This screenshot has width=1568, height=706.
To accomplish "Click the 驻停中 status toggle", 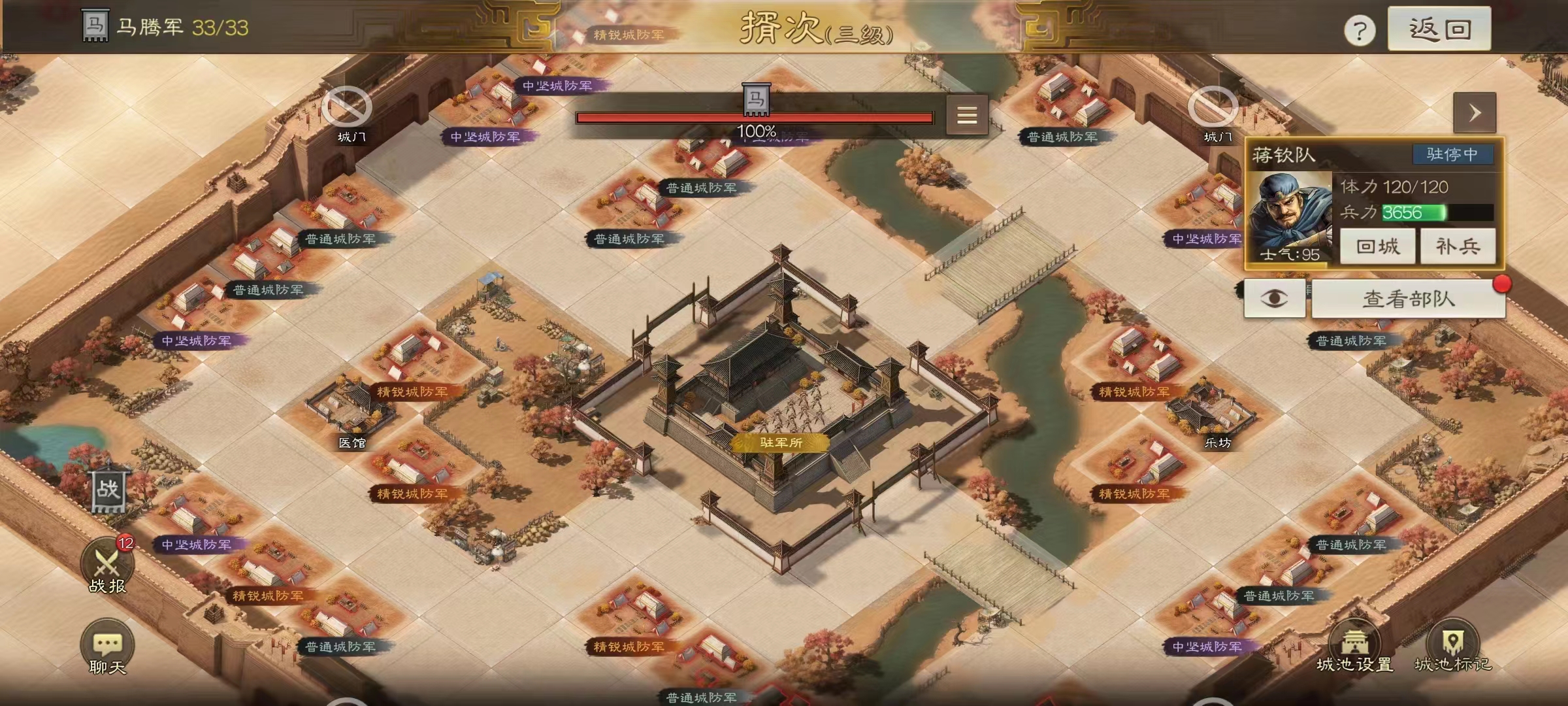I will click(1454, 156).
